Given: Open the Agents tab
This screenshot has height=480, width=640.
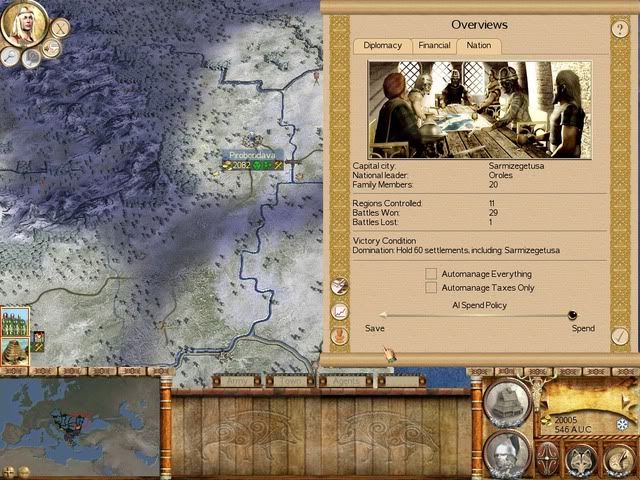Looking at the screenshot, I should (346, 381).
